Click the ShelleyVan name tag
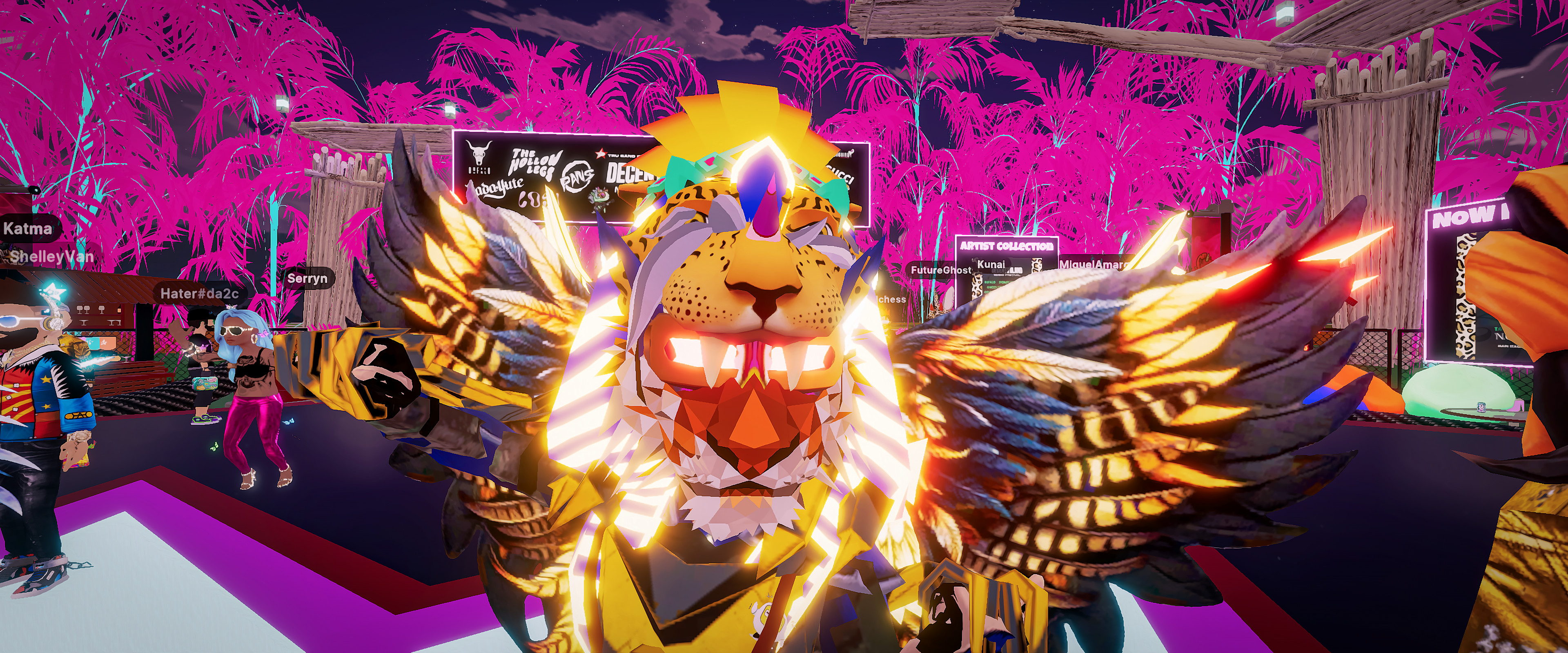This screenshot has width=1568, height=653. pos(52,256)
